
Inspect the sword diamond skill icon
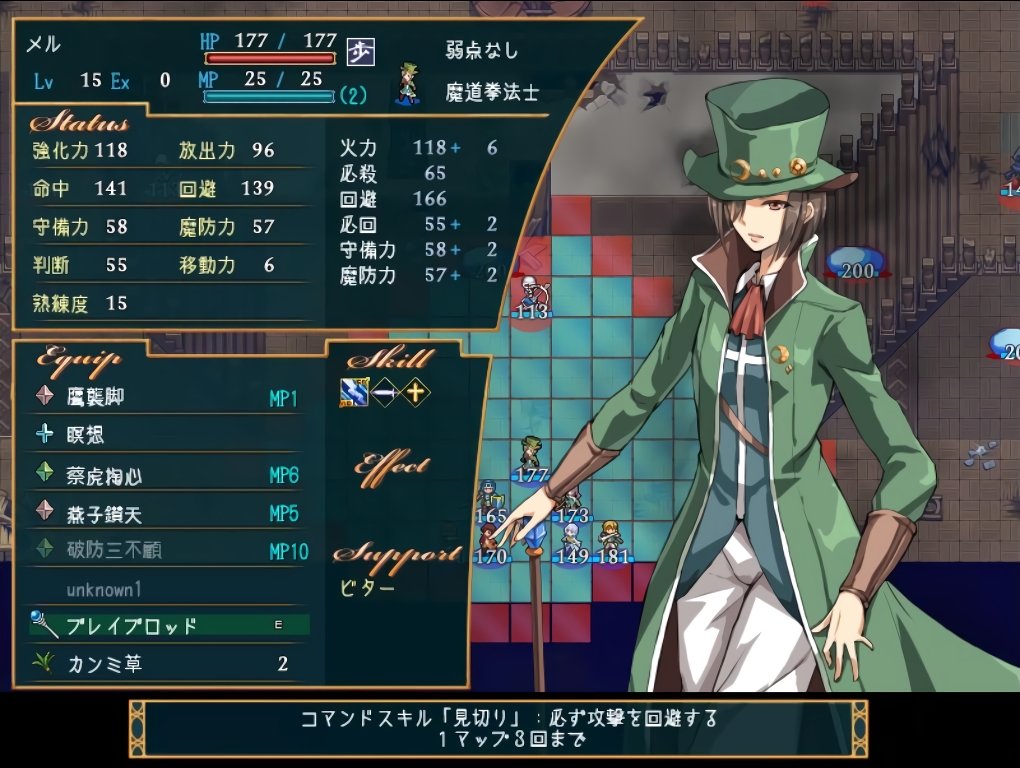click(x=385, y=394)
